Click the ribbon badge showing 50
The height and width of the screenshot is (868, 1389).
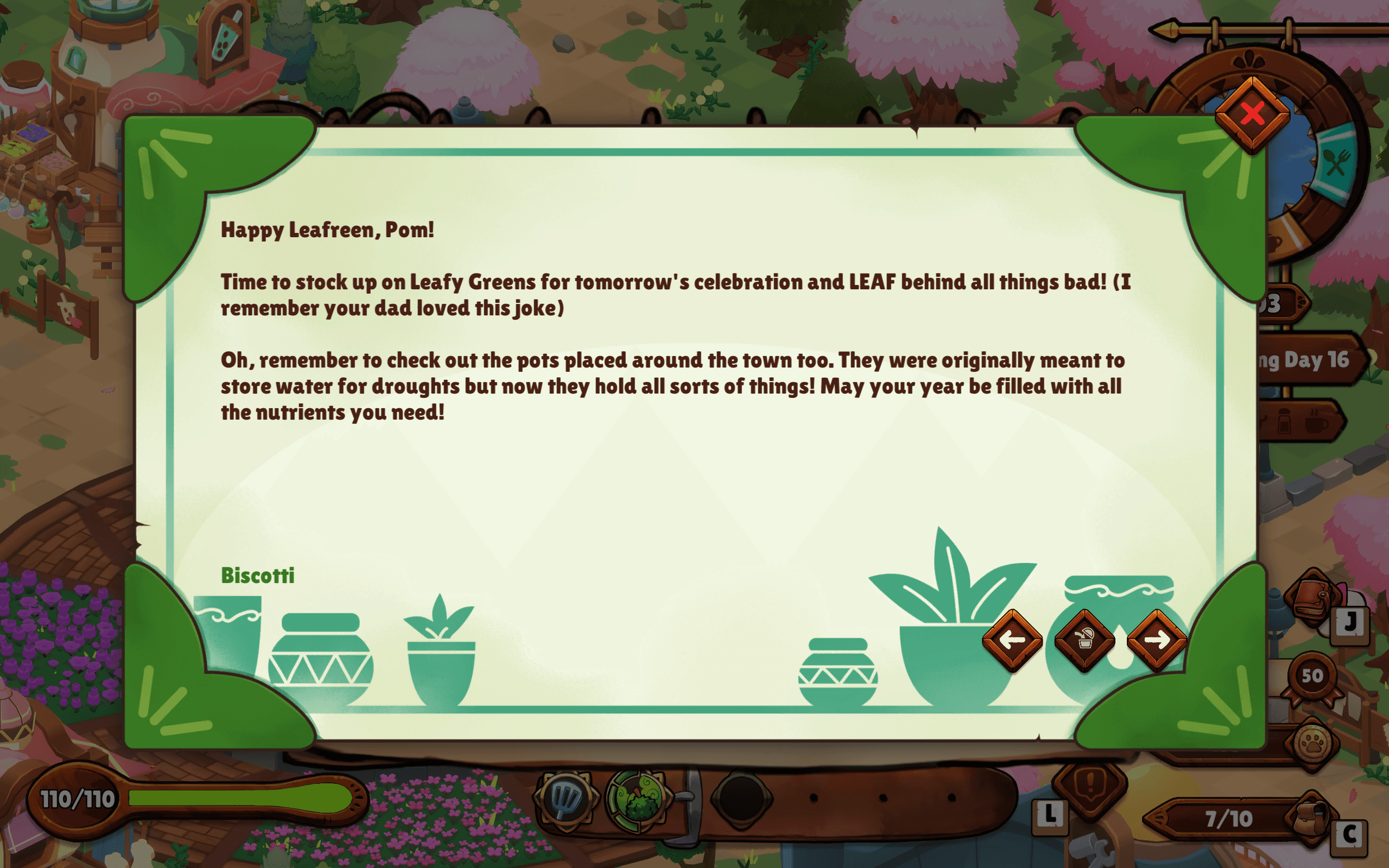point(1312,677)
